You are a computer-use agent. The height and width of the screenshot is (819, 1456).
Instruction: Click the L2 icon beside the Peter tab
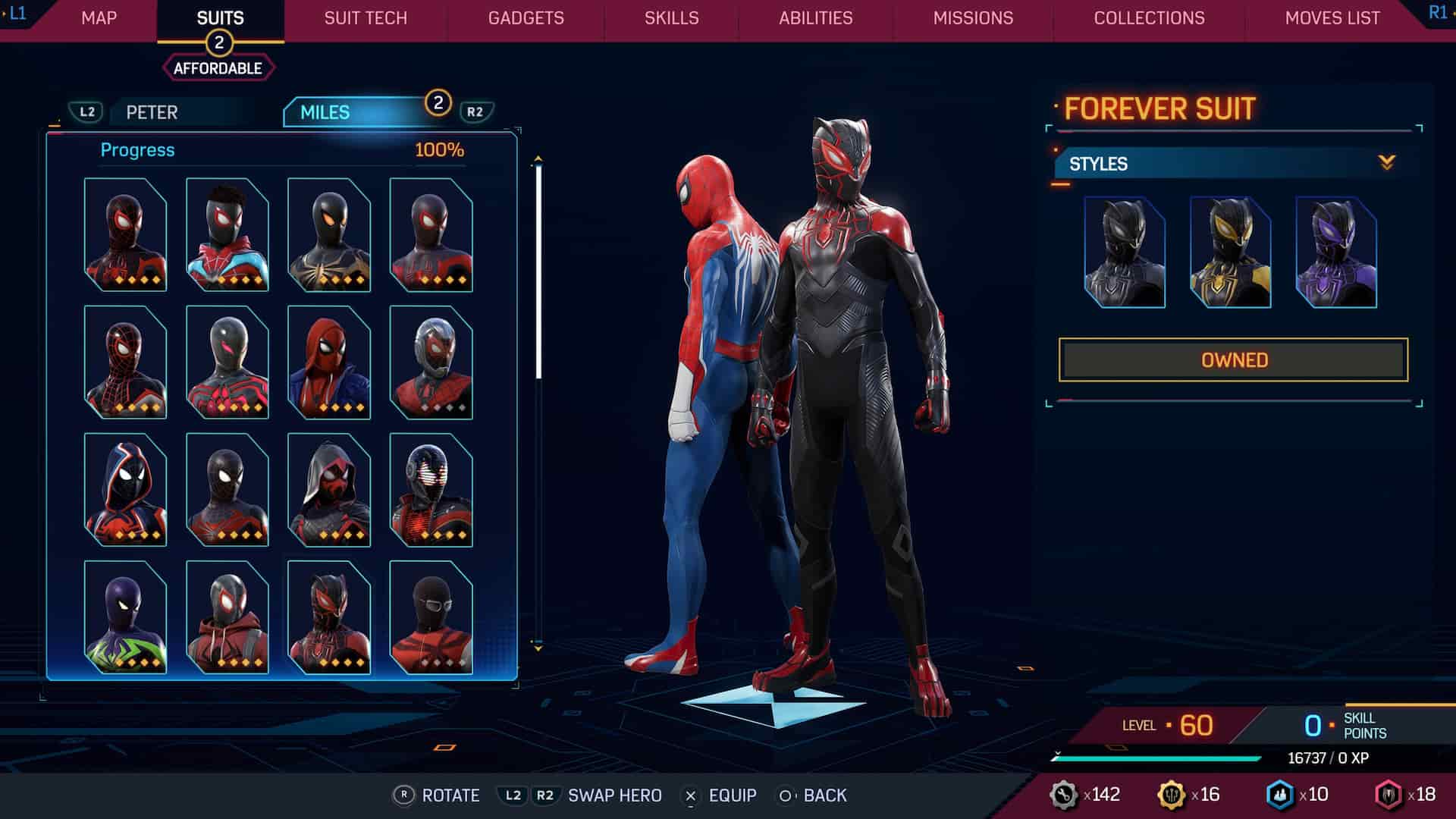[x=86, y=112]
